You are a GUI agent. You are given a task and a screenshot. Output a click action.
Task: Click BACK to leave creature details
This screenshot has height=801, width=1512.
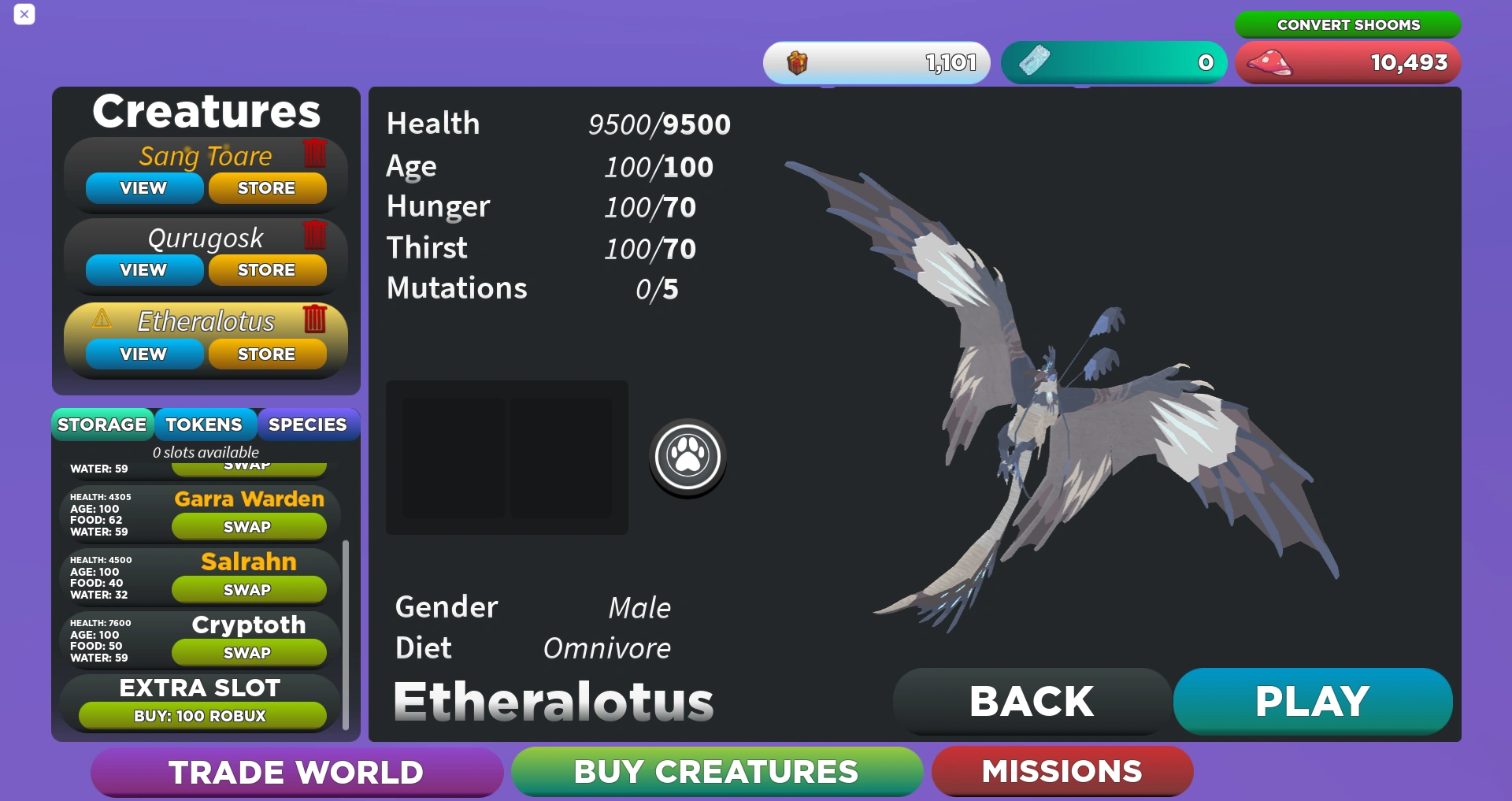pyautogui.click(x=1032, y=700)
